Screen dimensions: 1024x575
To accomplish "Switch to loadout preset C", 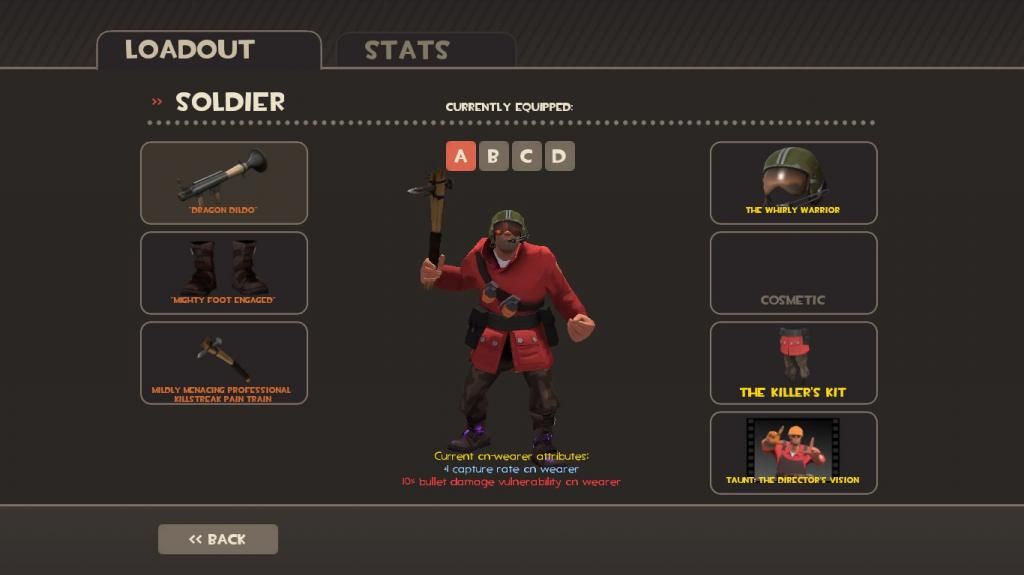I will [x=526, y=156].
